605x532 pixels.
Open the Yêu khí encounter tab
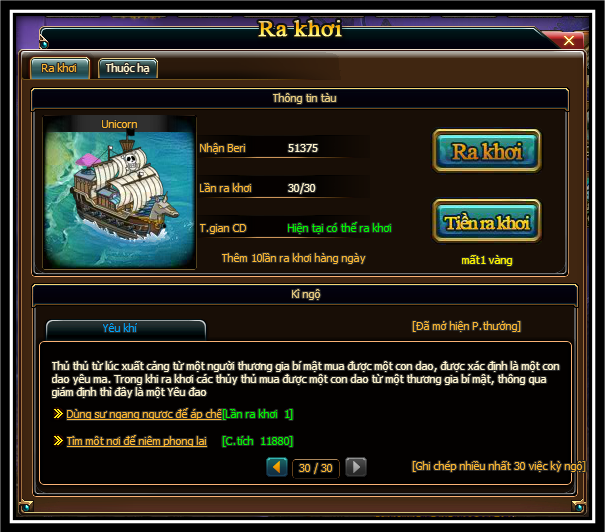(125, 328)
